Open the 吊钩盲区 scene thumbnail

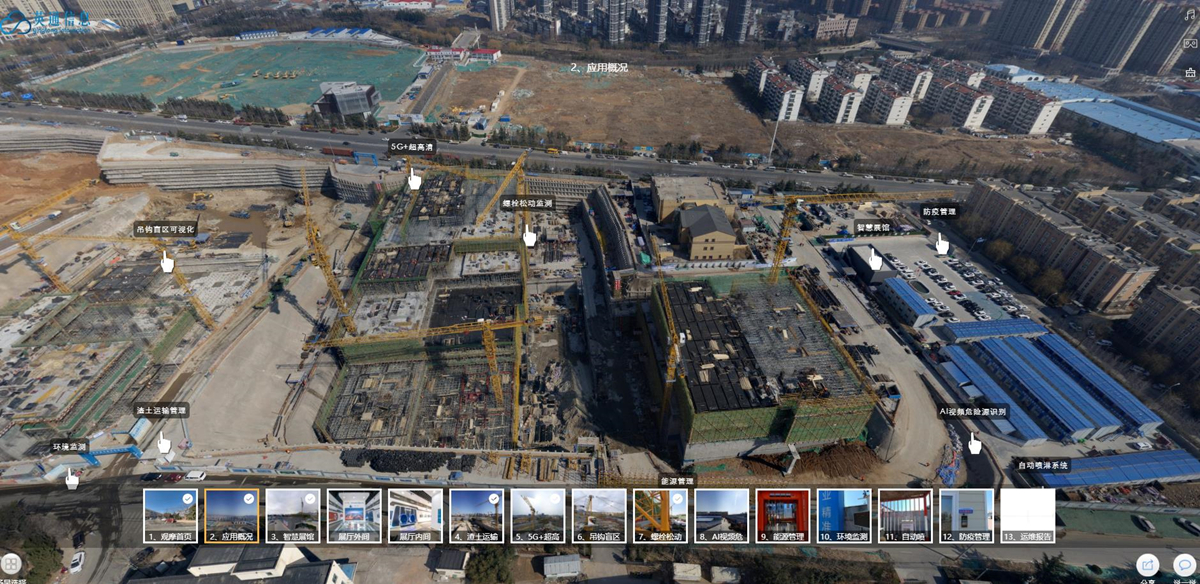click(x=599, y=514)
